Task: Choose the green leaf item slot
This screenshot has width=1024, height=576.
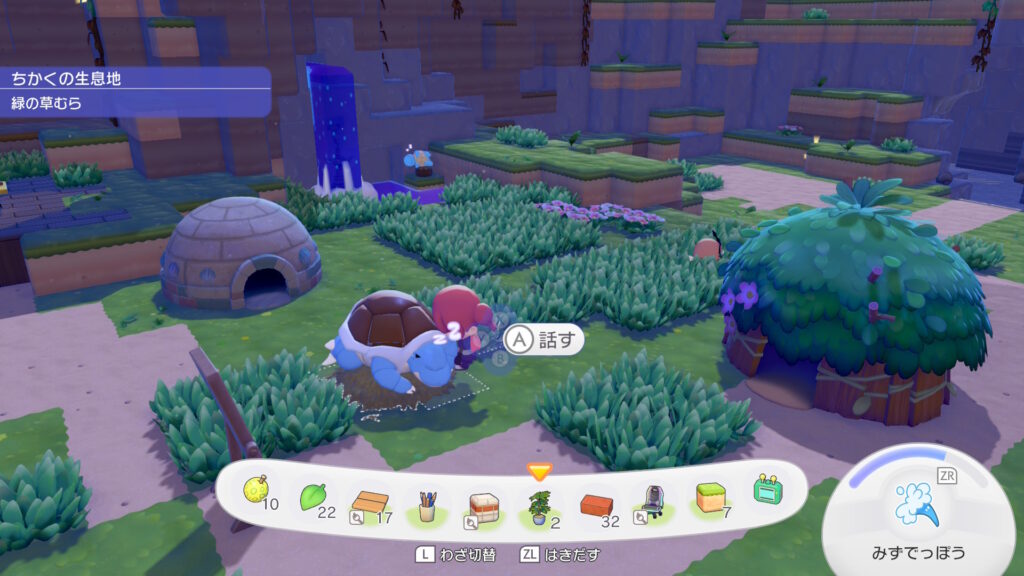Action: (314, 496)
